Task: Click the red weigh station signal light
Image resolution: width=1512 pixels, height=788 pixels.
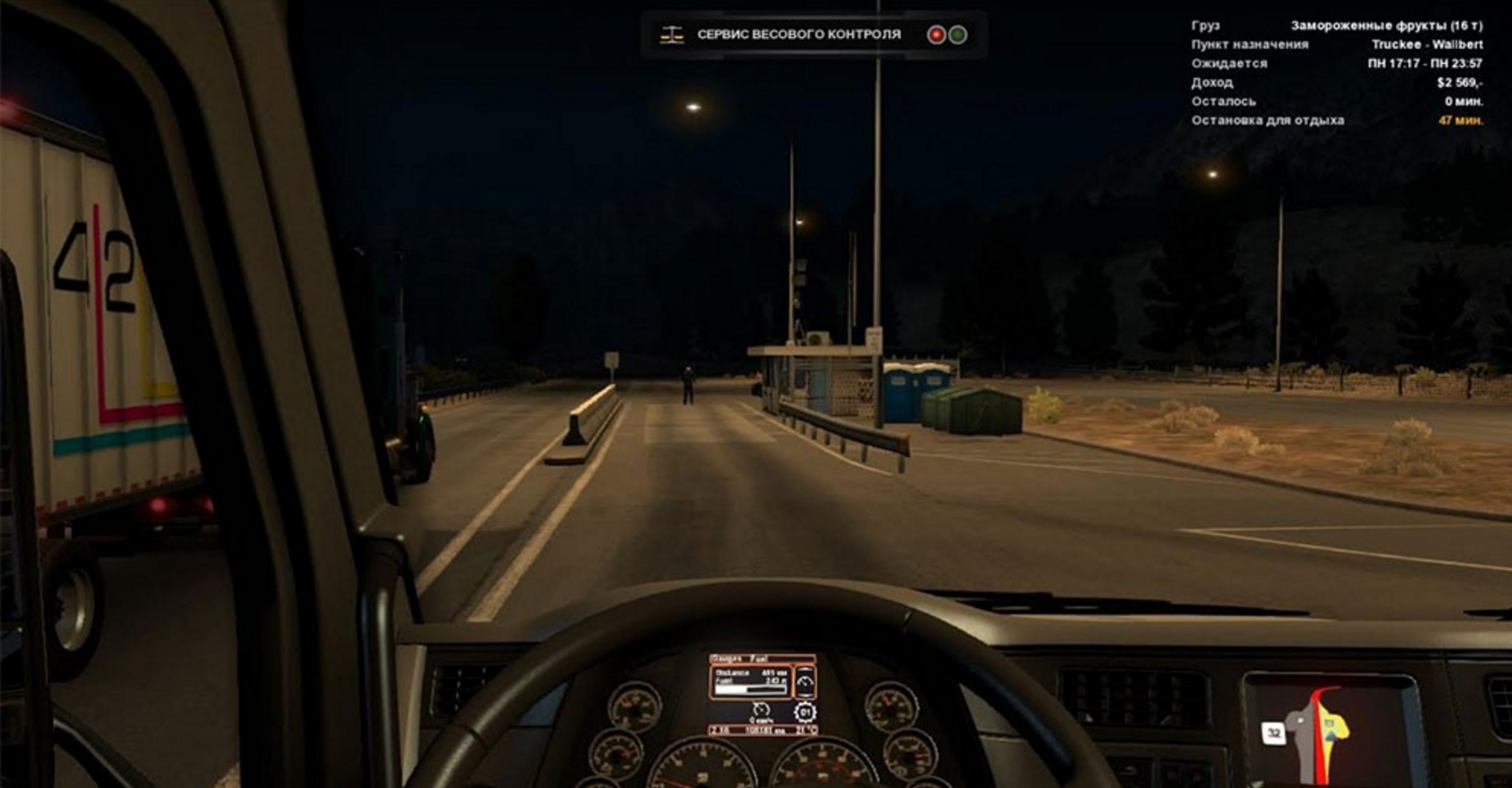Action: tap(935, 35)
